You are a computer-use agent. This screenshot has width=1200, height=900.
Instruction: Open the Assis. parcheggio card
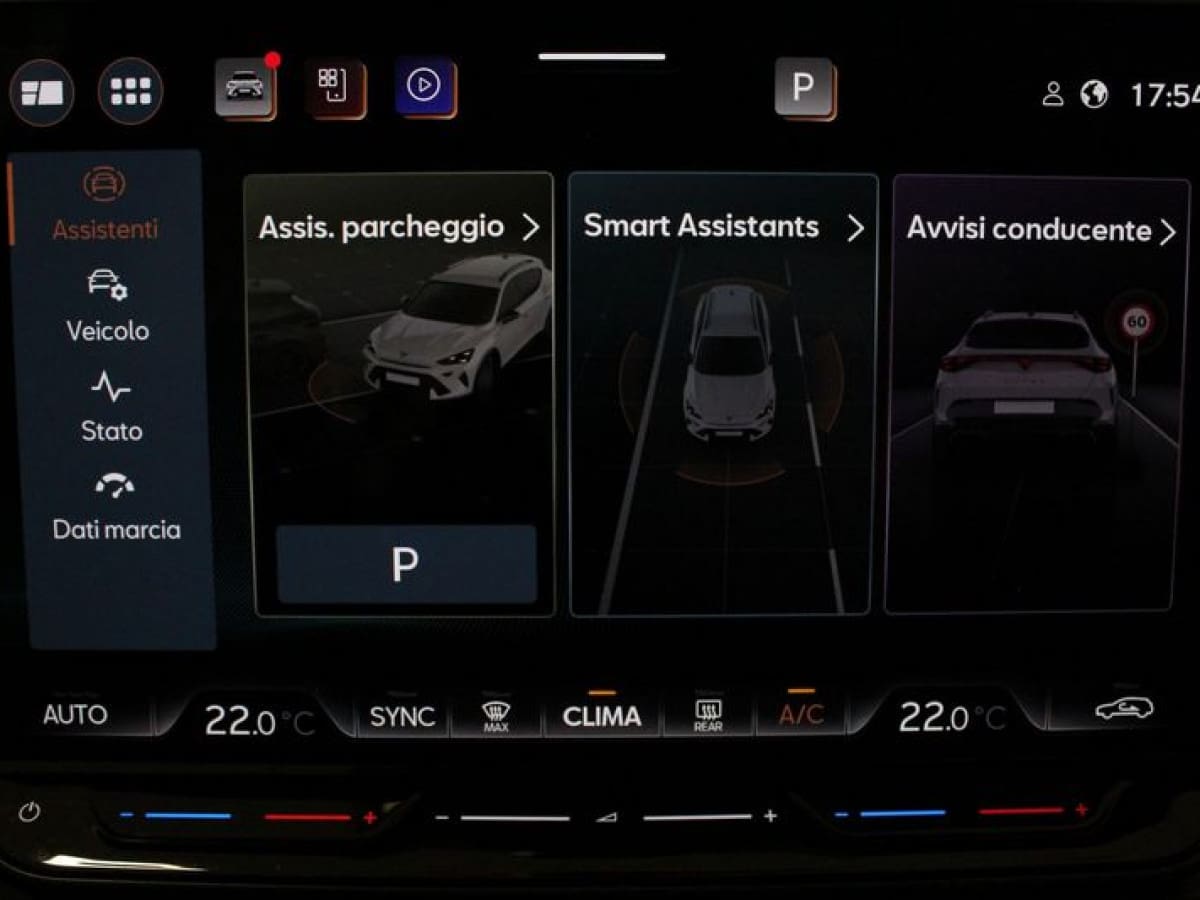(x=400, y=228)
